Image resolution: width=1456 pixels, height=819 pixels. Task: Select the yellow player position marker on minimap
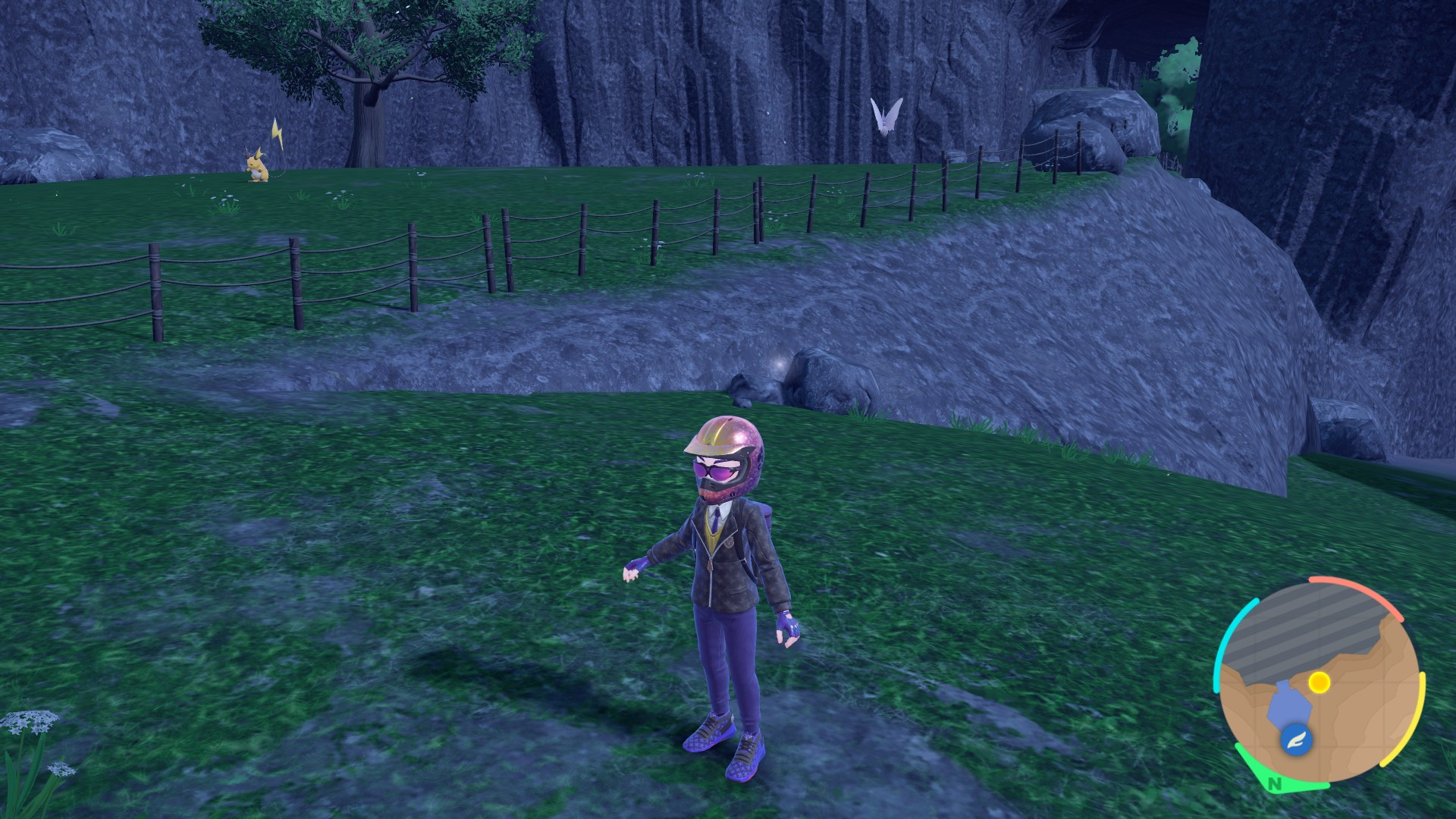[x=1319, y=682]
